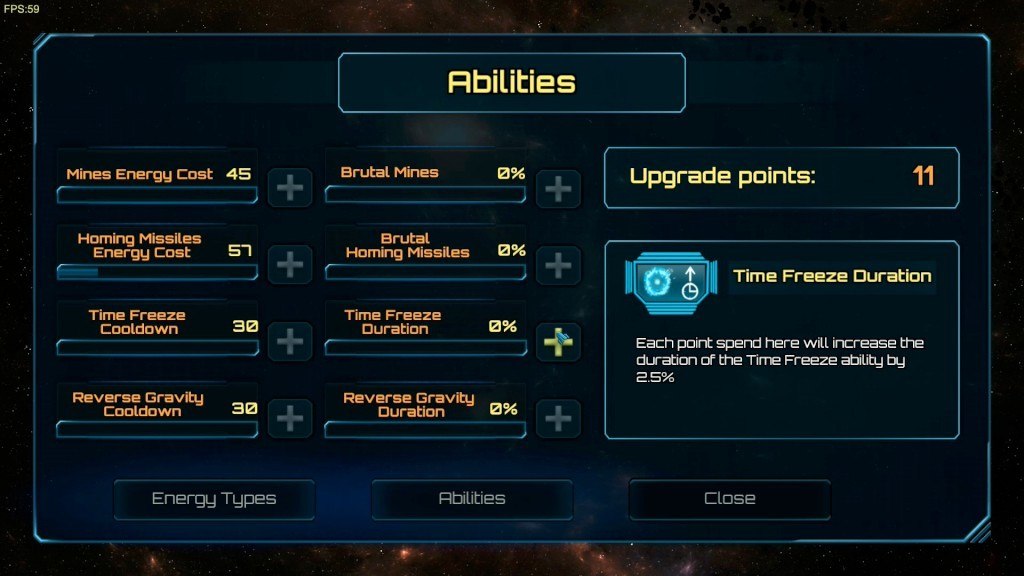Image resolution: width=1024 pixels, height=576 pixels.
Task: Add a point to Brutal Mines
Action: click(558, 188)
